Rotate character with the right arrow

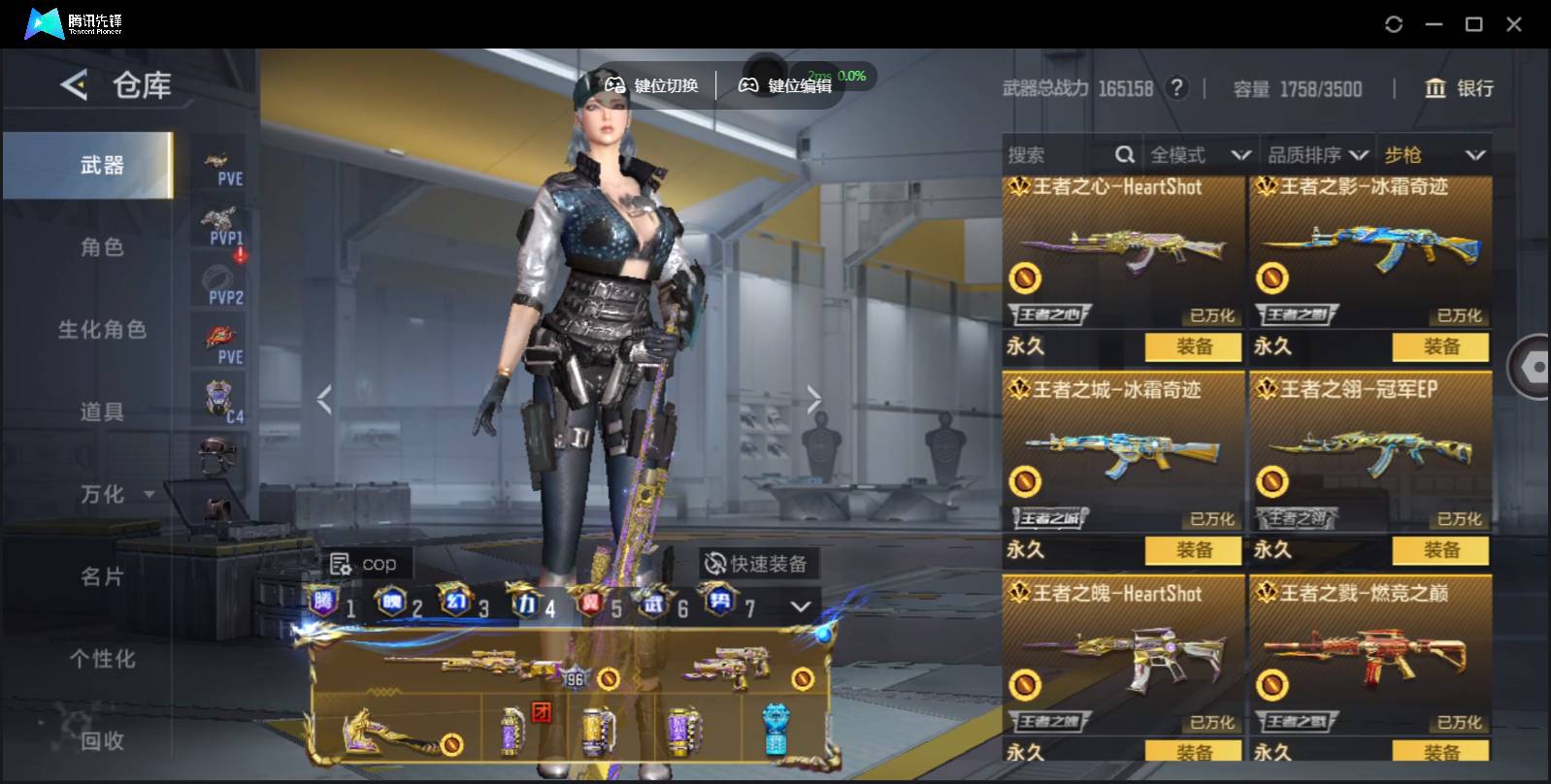[813, 399]
